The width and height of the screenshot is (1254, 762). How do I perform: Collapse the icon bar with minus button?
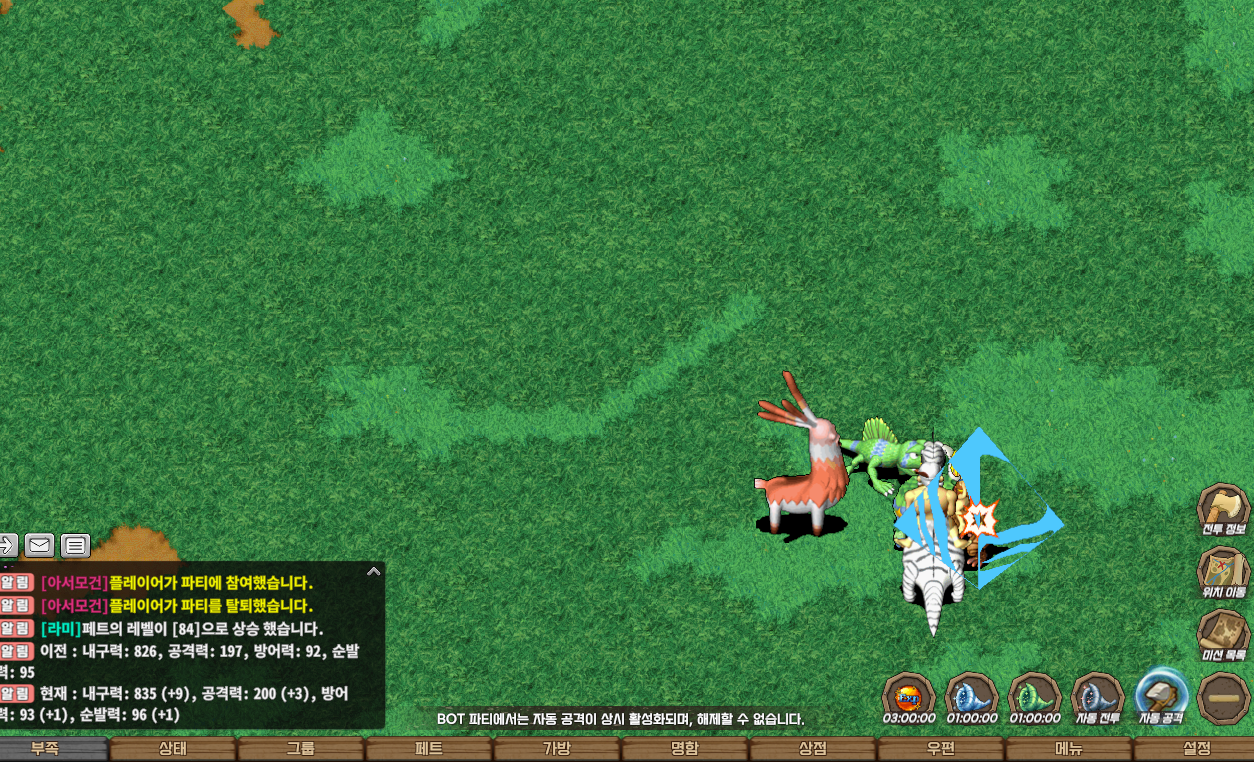(1222, 697)
